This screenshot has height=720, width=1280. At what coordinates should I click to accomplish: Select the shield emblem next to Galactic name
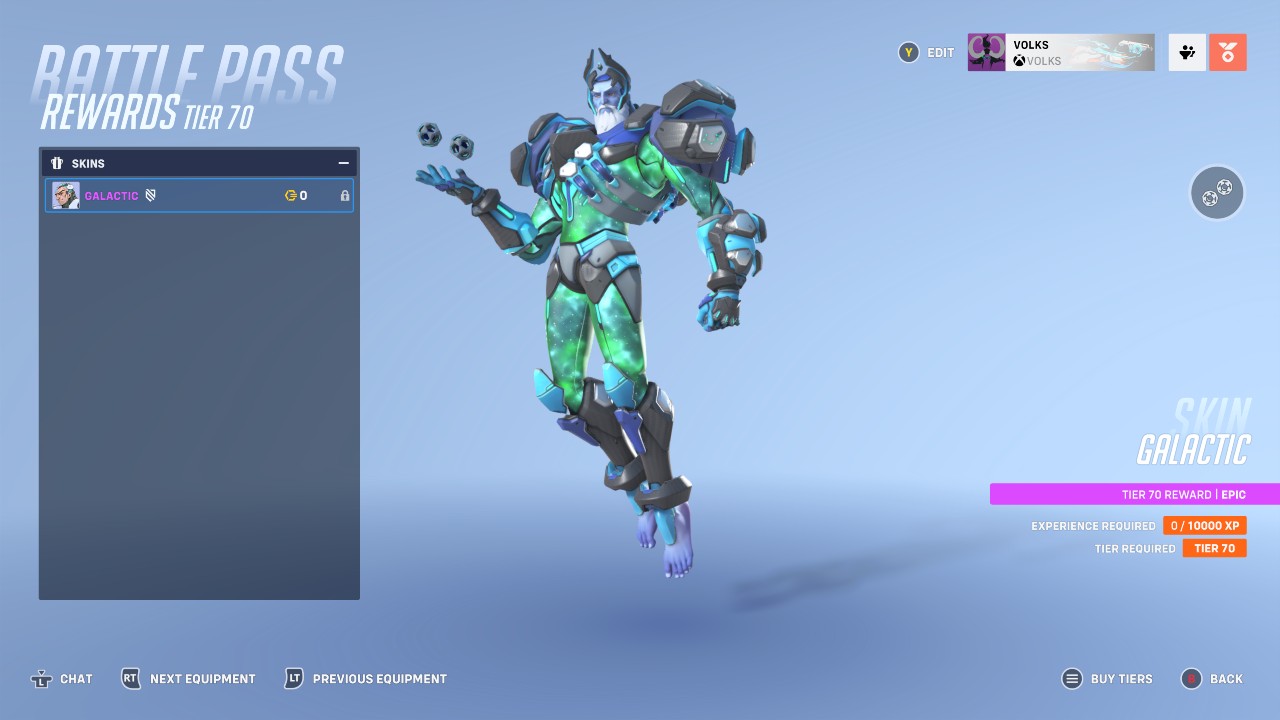click(150, 195)
